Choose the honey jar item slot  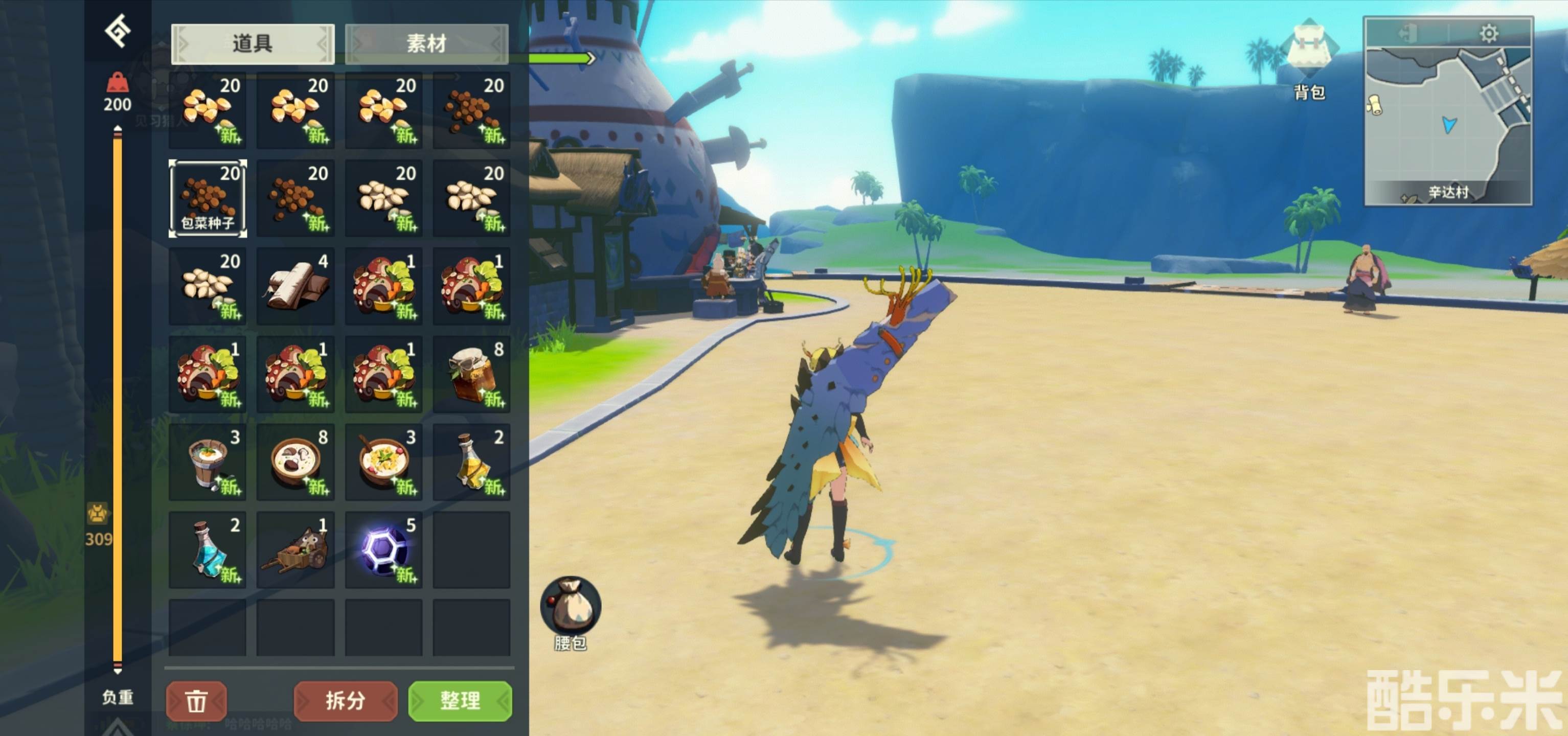(x=472, y=374)
